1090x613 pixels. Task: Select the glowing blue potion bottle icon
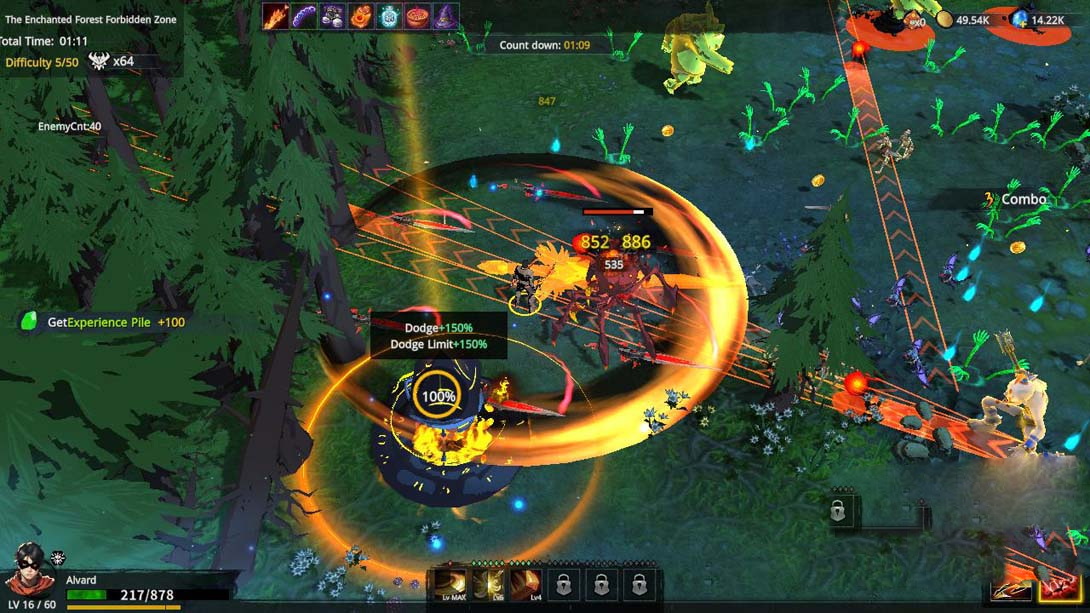(x=389, y=16)
